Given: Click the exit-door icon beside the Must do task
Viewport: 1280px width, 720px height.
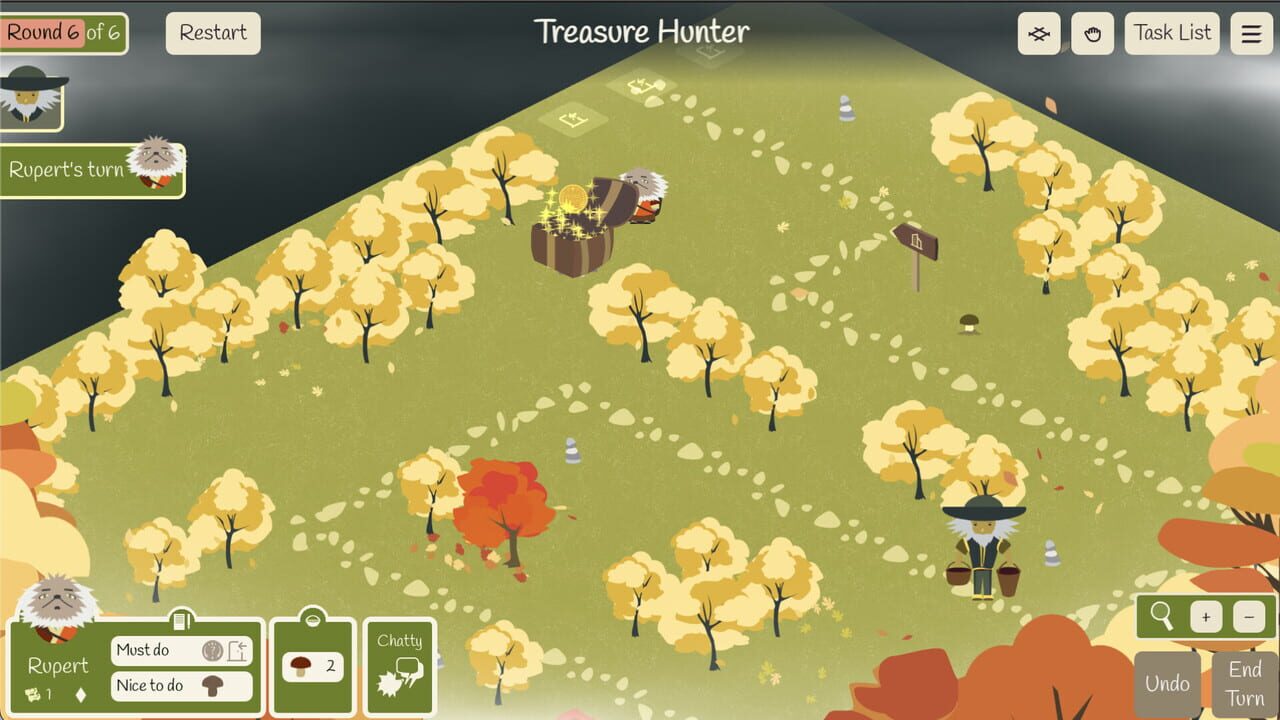Looking at the screenshot, I should point(238,650).
